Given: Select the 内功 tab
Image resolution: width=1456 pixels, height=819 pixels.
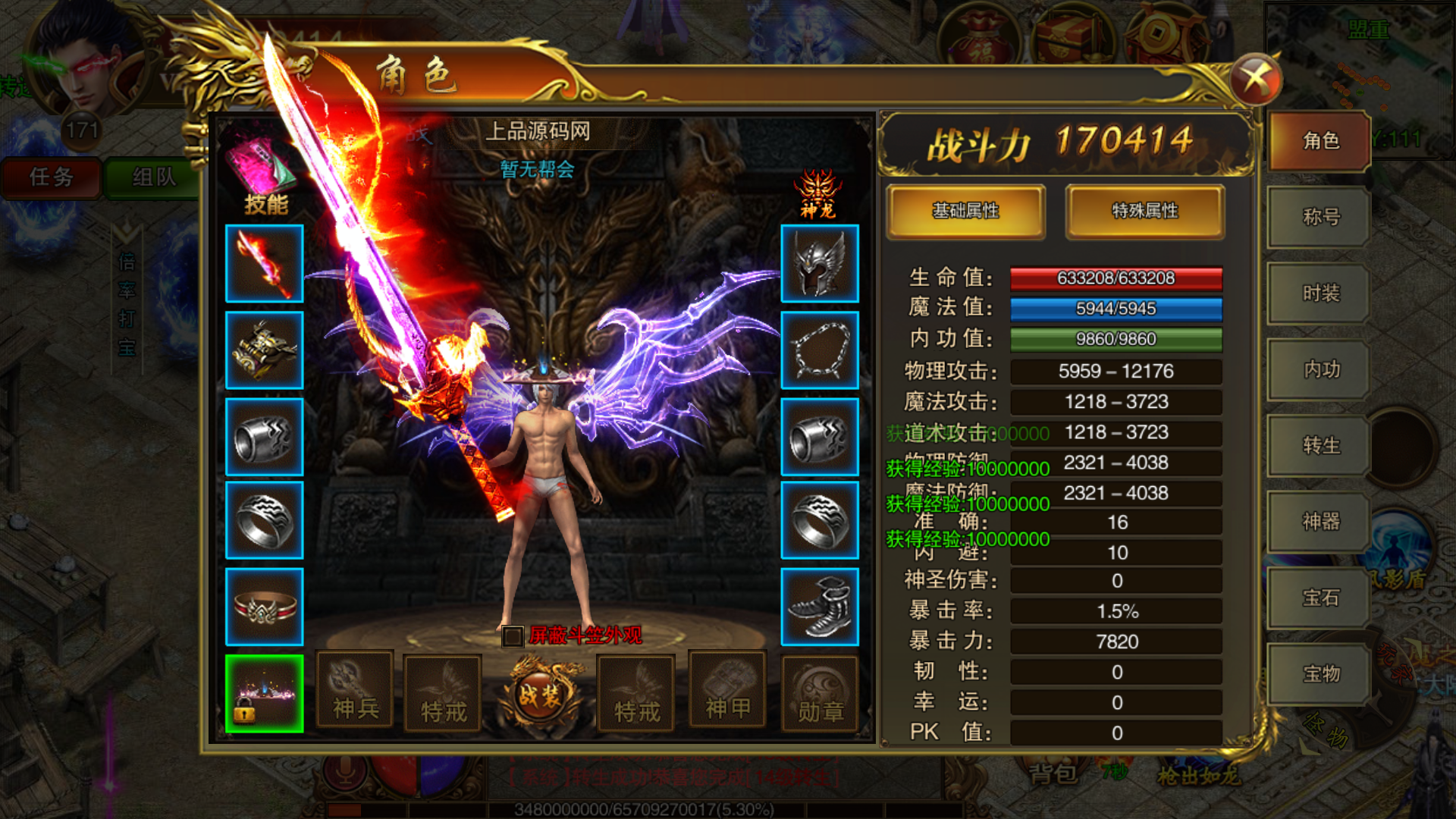Looking at the screenshot, I should tap(1320, 369).
